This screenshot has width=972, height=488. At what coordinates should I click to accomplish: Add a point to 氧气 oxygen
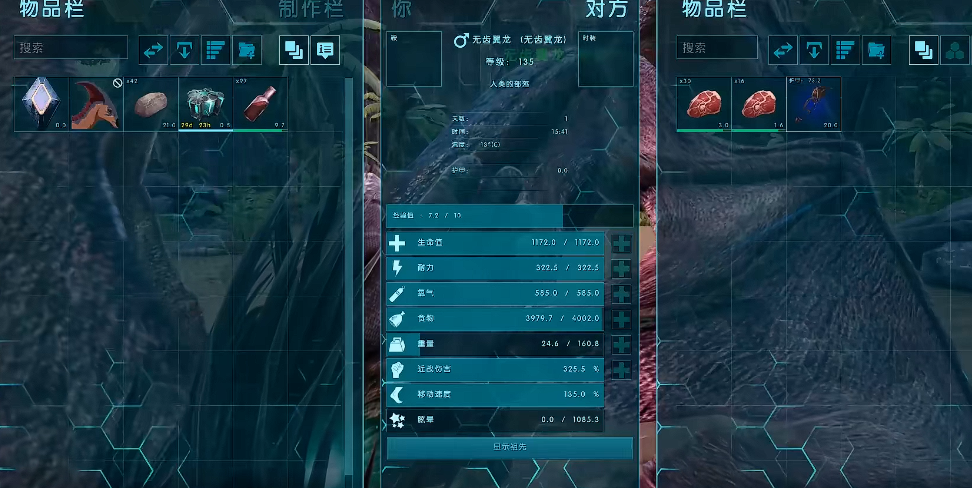click(x=620, y=294)
